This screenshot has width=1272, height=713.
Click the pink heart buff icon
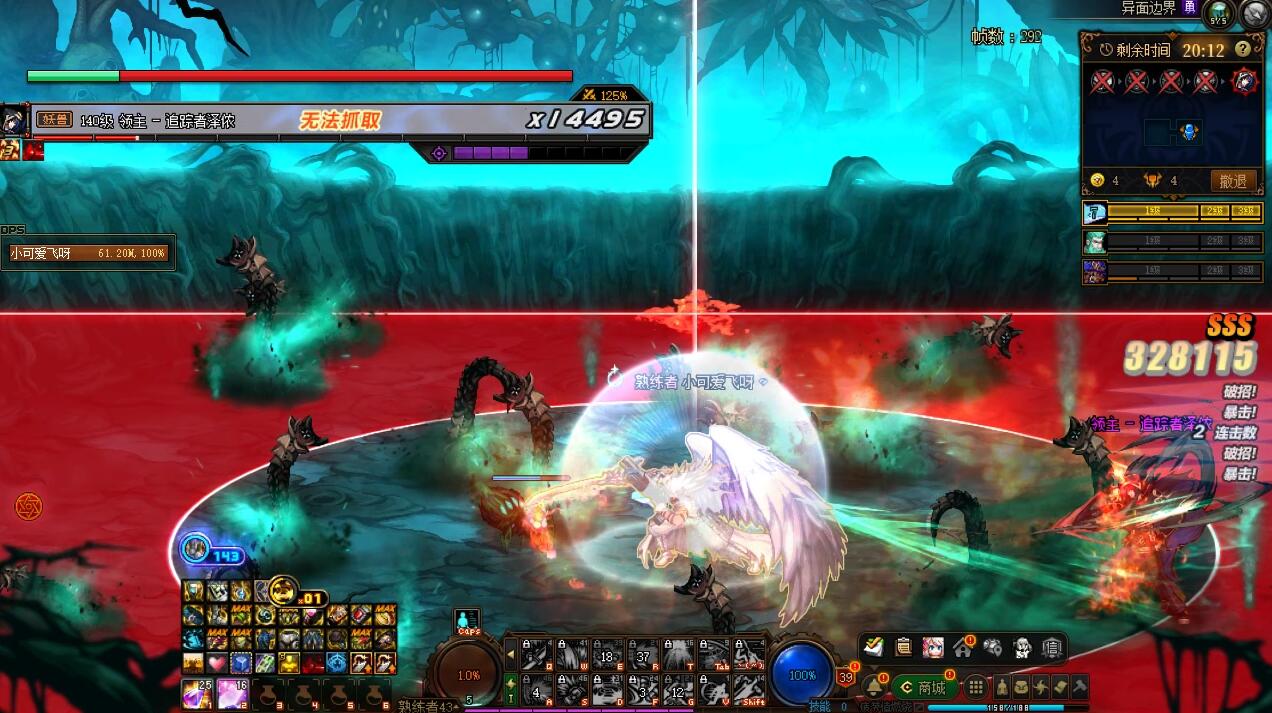click(217, 663)
